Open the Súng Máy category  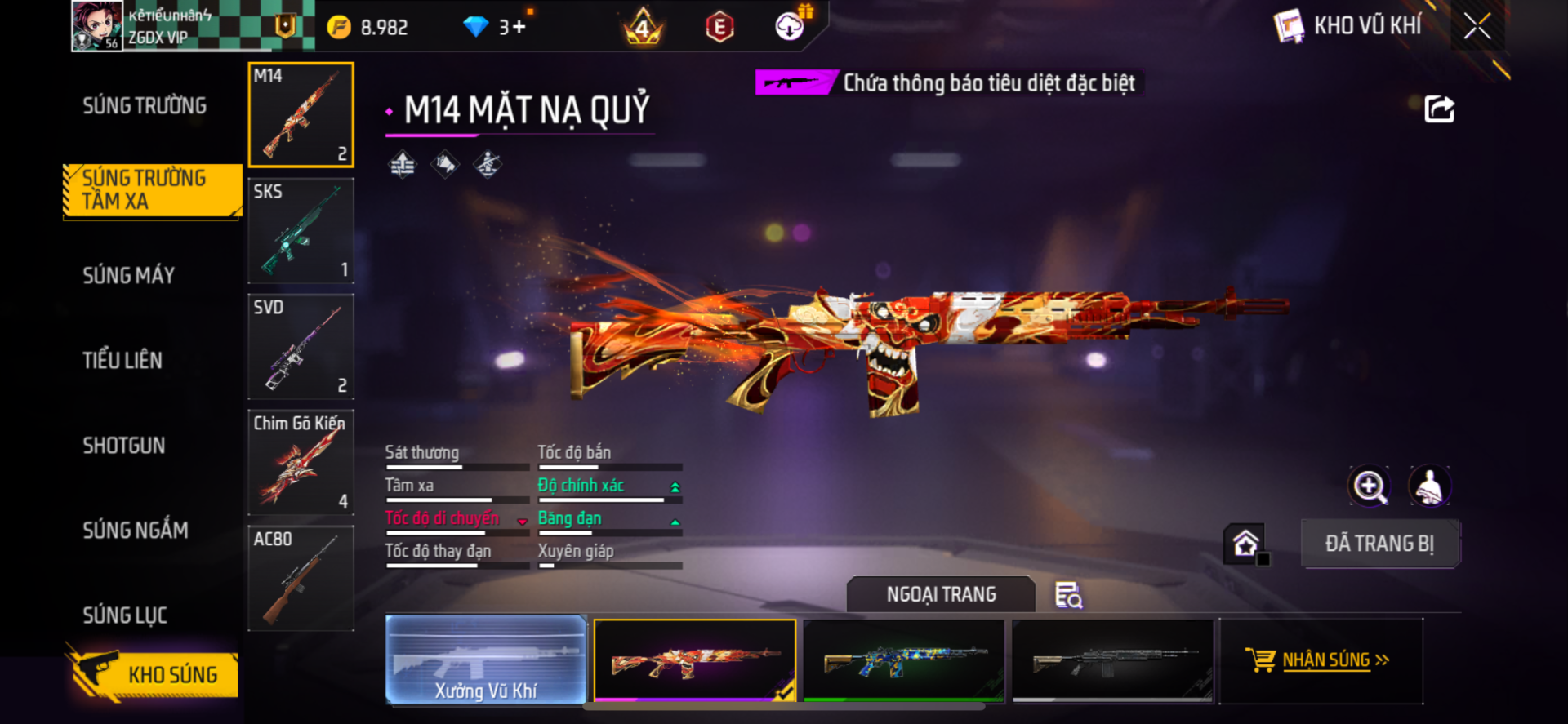click(x=129, y=276)
